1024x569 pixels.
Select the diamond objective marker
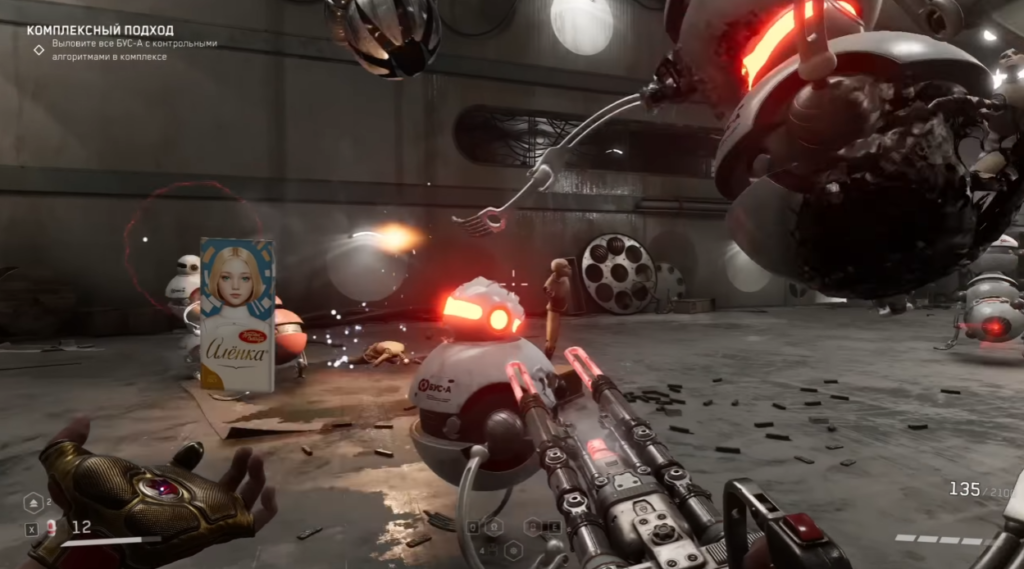[39, 49]
